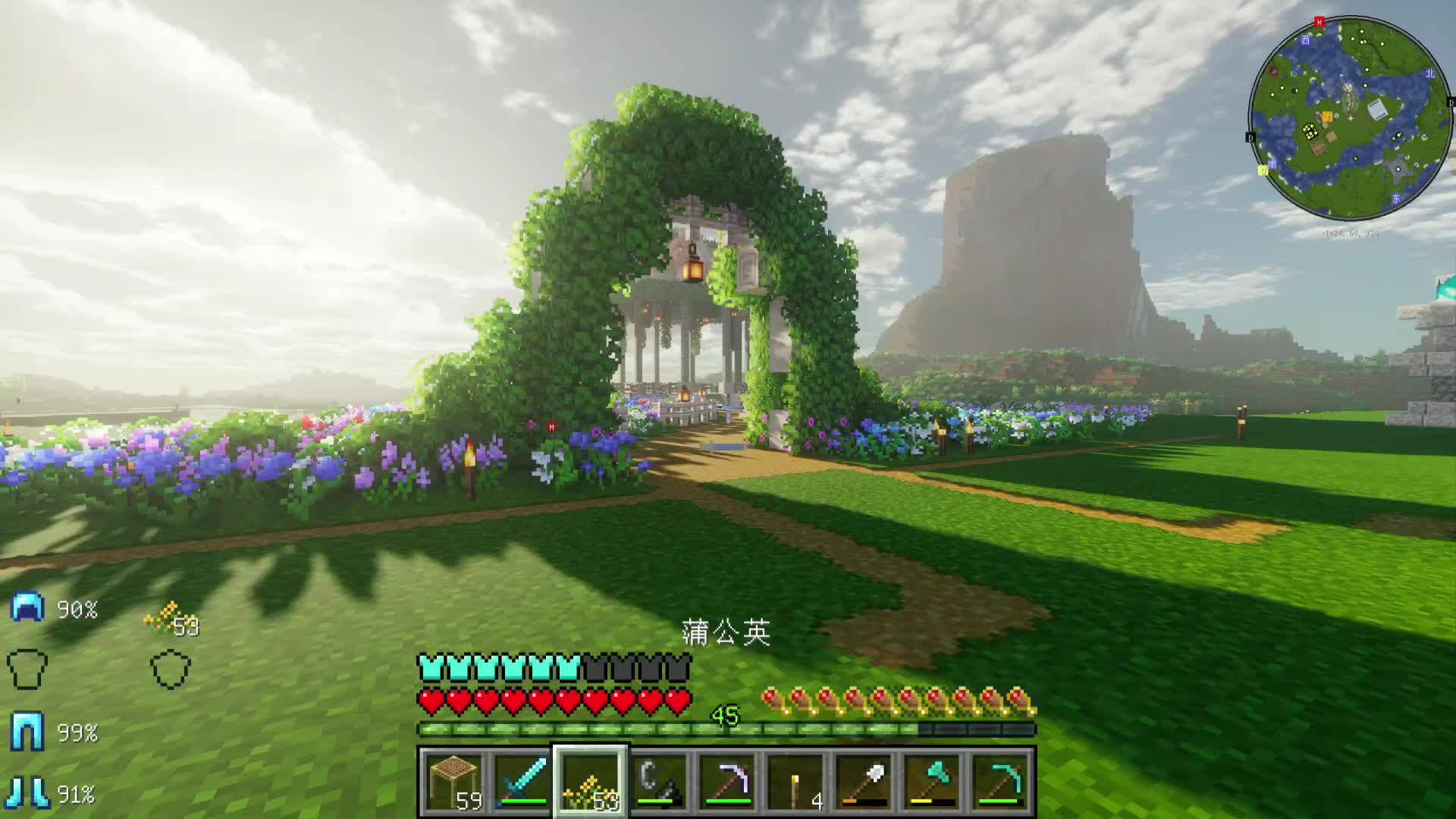Select the scaffolding stack in the hotbar
The height and width of the screenshot is (819, 1456).
(x=453, y=781)
